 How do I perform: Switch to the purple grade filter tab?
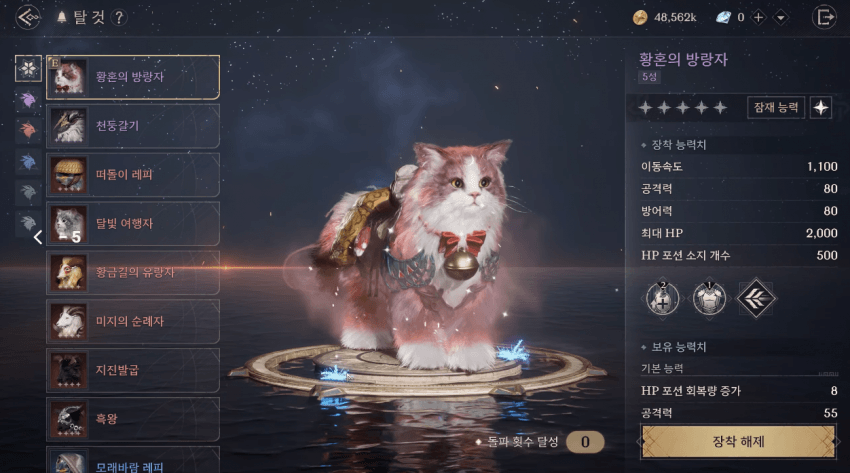coord(28,100)
